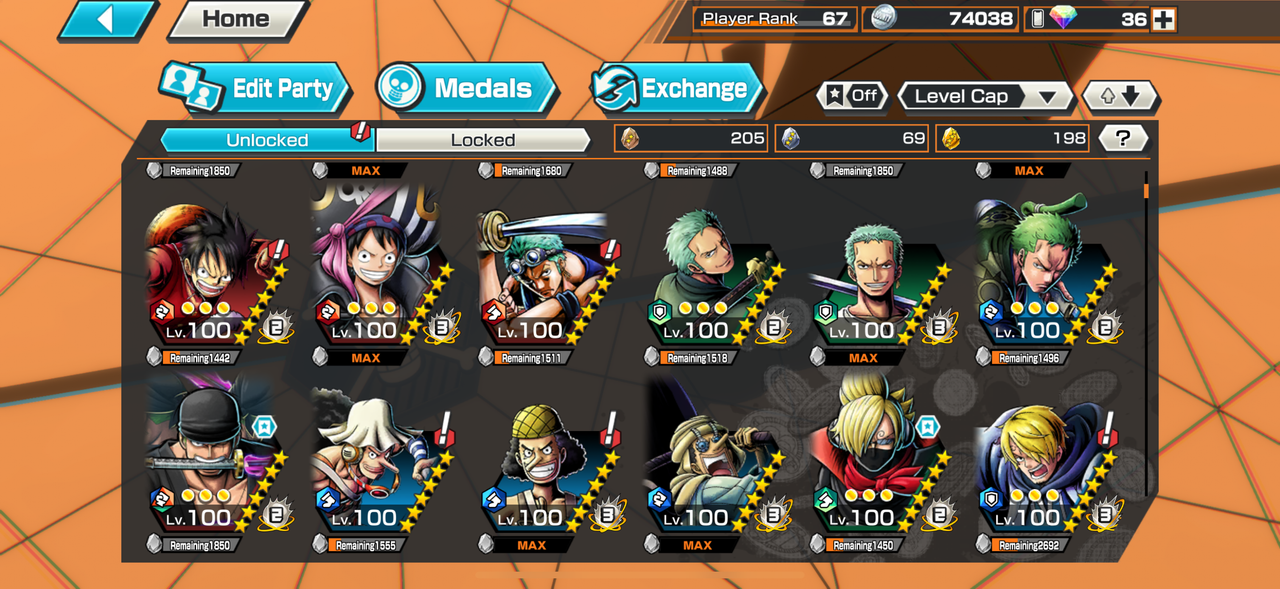Open the Level Cap sort dropdown
This screenshot has height=589, width=1280.
coord(984,96)
